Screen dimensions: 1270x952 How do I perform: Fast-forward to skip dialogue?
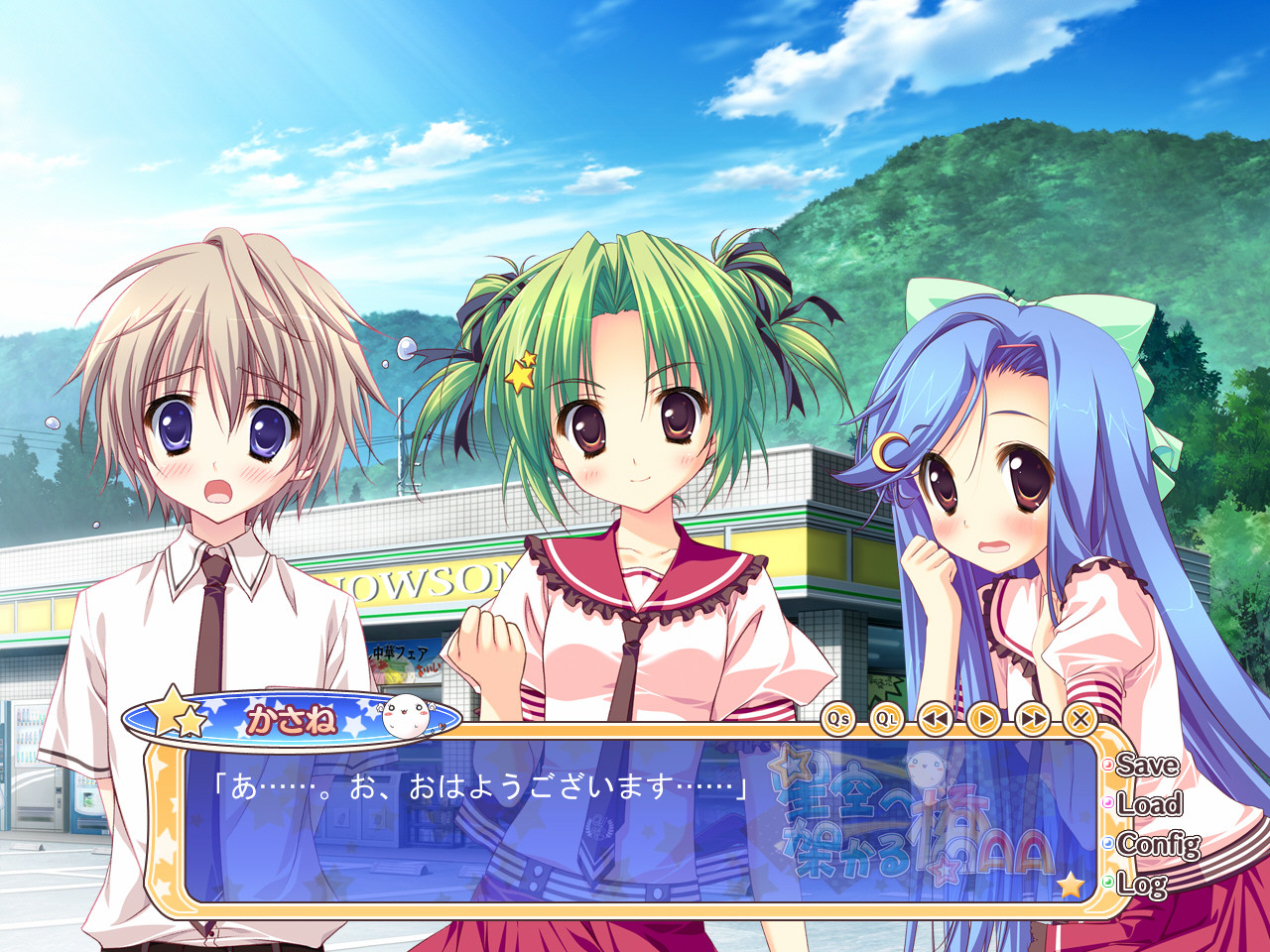1033,719
